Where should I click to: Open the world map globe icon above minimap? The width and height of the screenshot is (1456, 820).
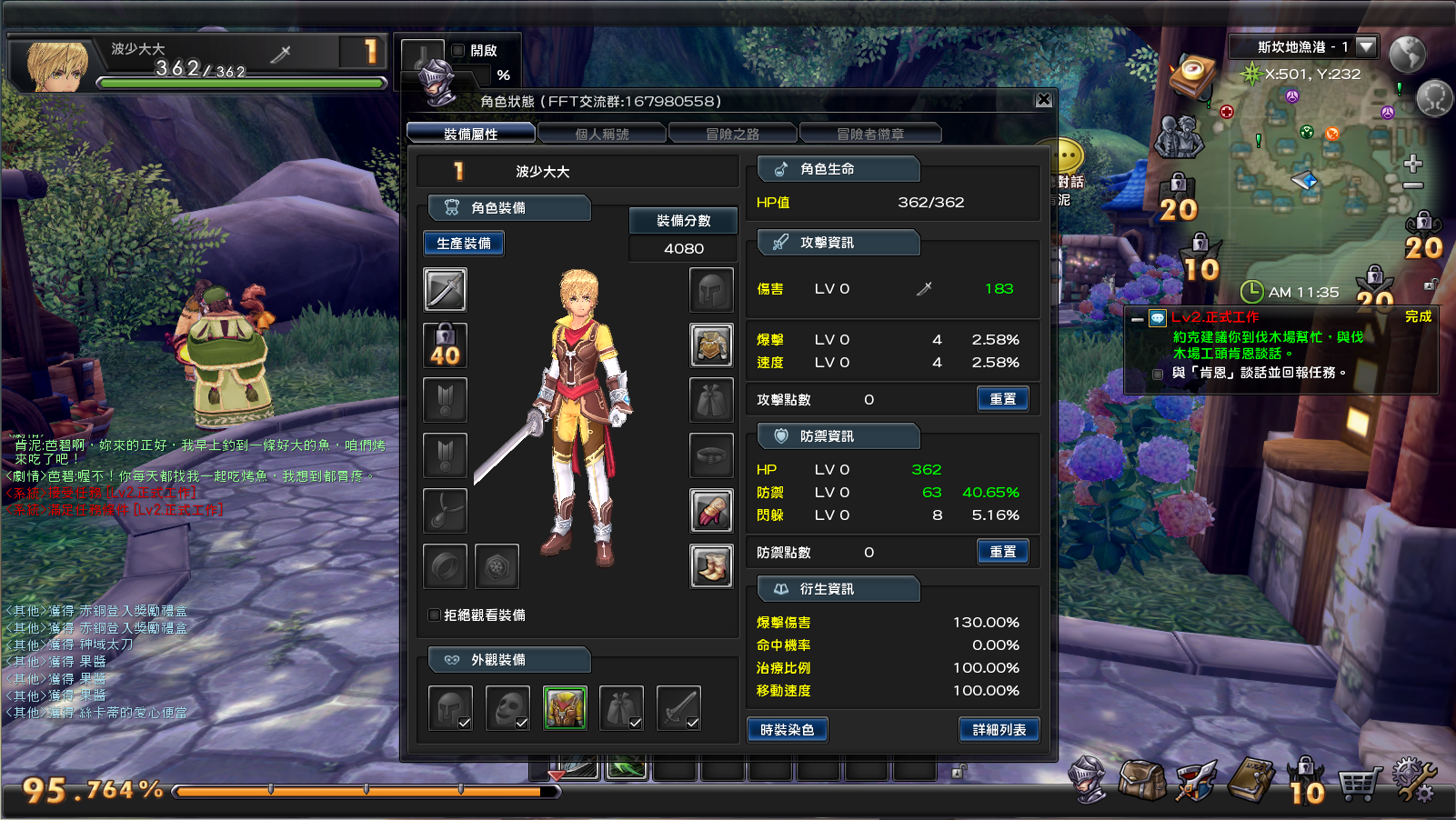pyautogui.click(x=1408, y=55)
